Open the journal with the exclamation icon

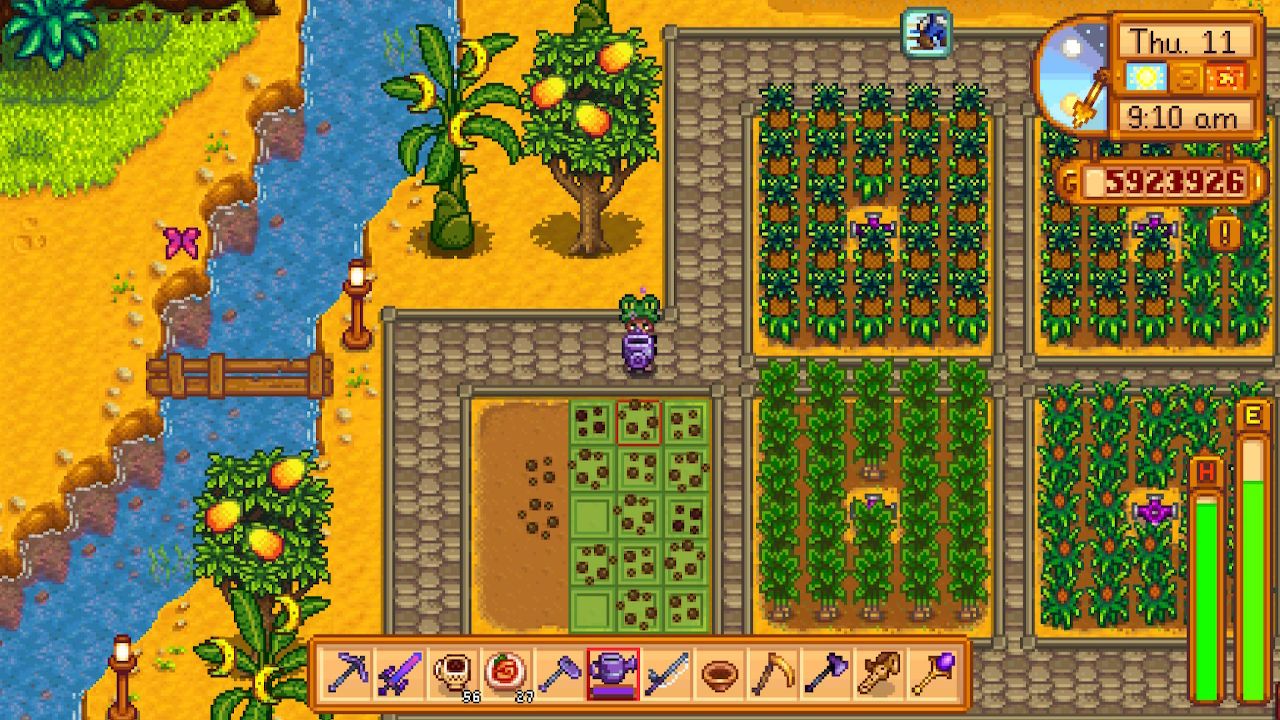click(x=1224, y=233)
